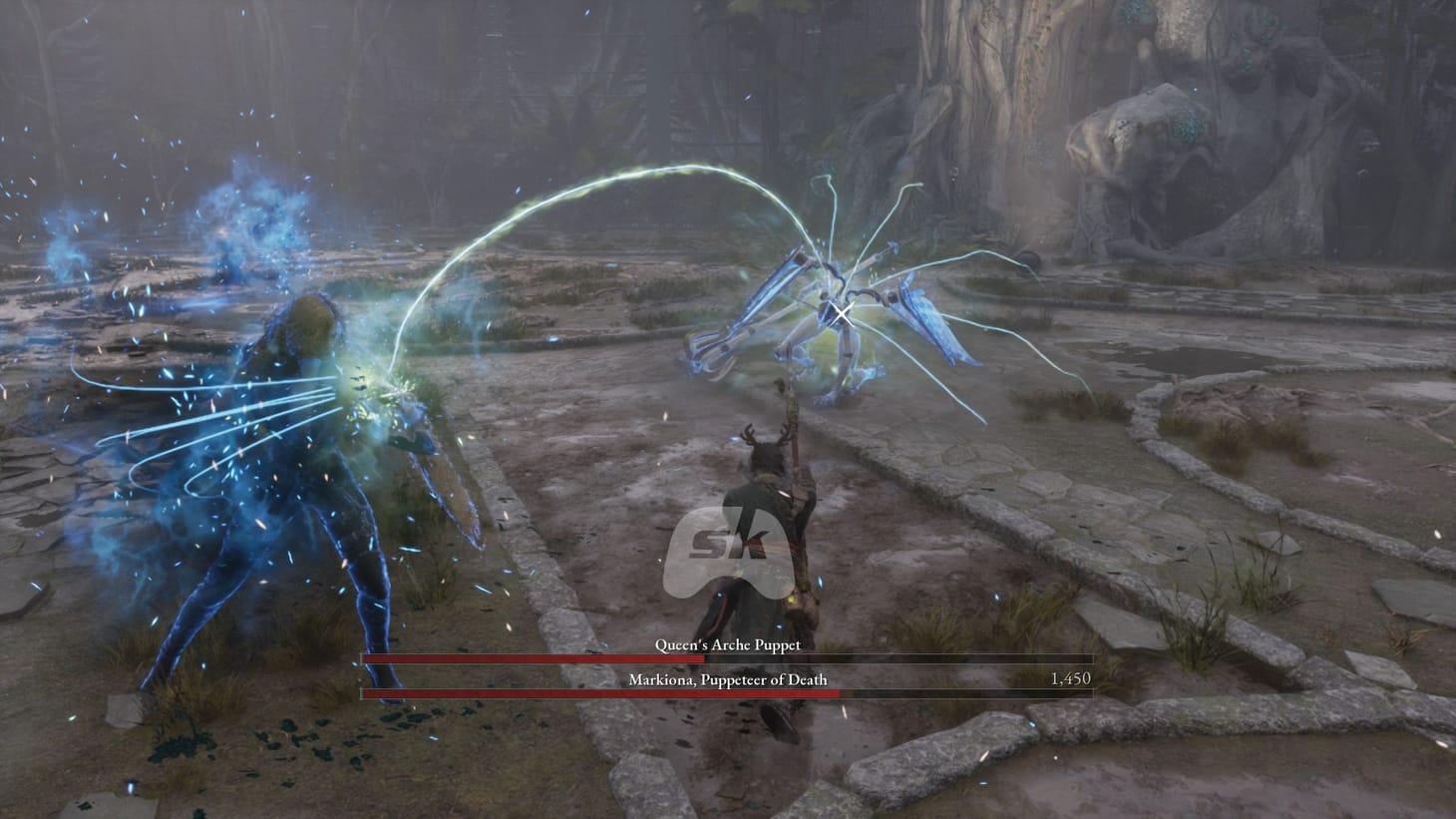The height and width of the screenshot is (819, 1456).
Task: Click the player character's antlered head
Action: [766, 454]
